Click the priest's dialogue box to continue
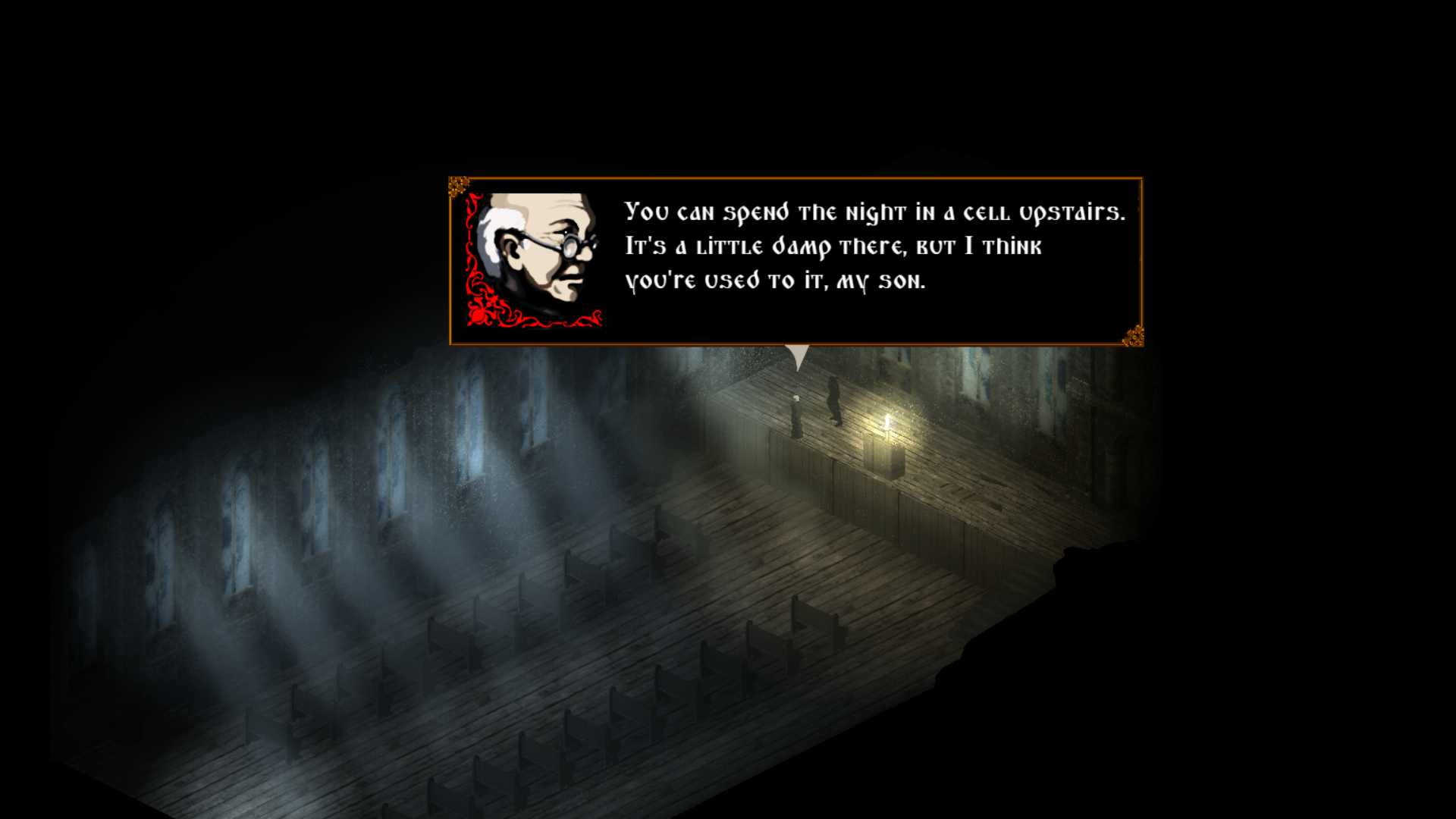Screen dimensions: 1456x819 tap(796, 262)
